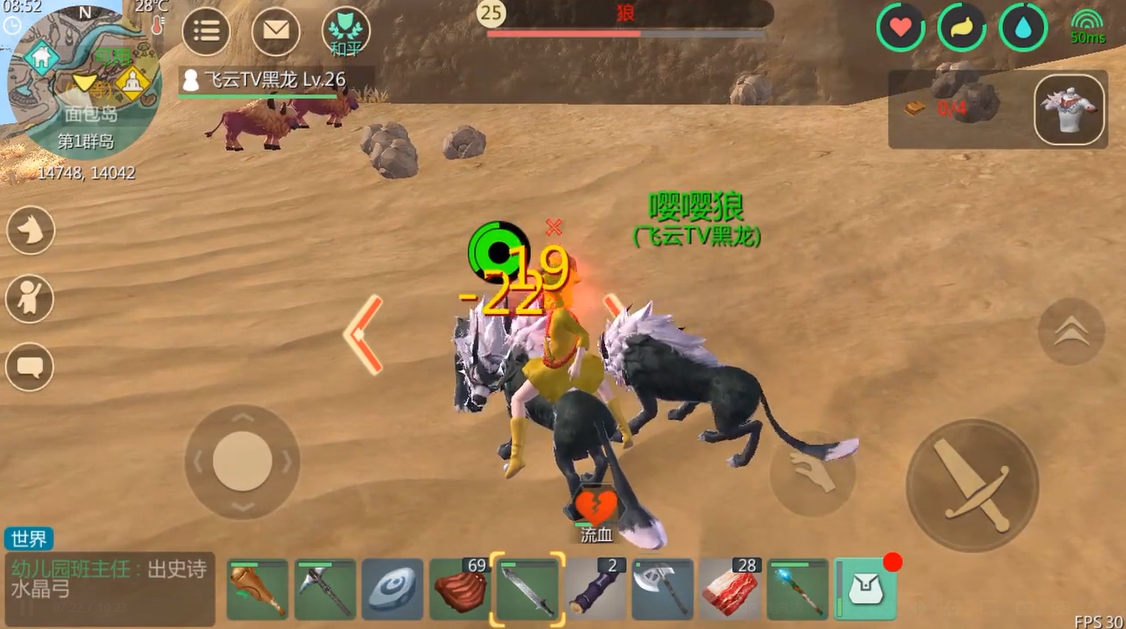The width and height of the screenshot is (1126, 629).
Task: Select the raw meat stack of 69
Action: (459, 589)
